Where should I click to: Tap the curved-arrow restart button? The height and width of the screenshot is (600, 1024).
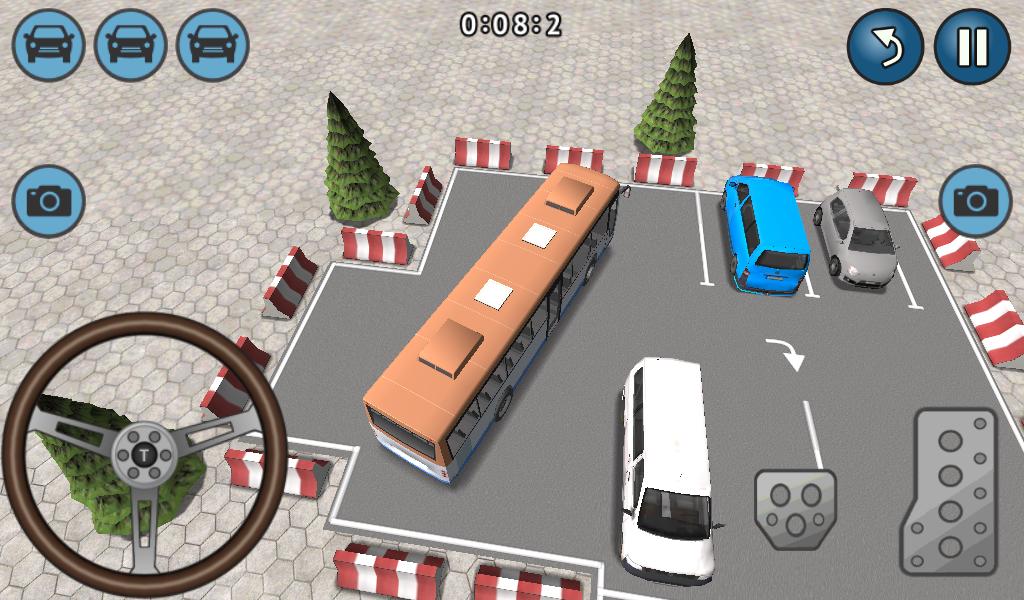point(885,47)
